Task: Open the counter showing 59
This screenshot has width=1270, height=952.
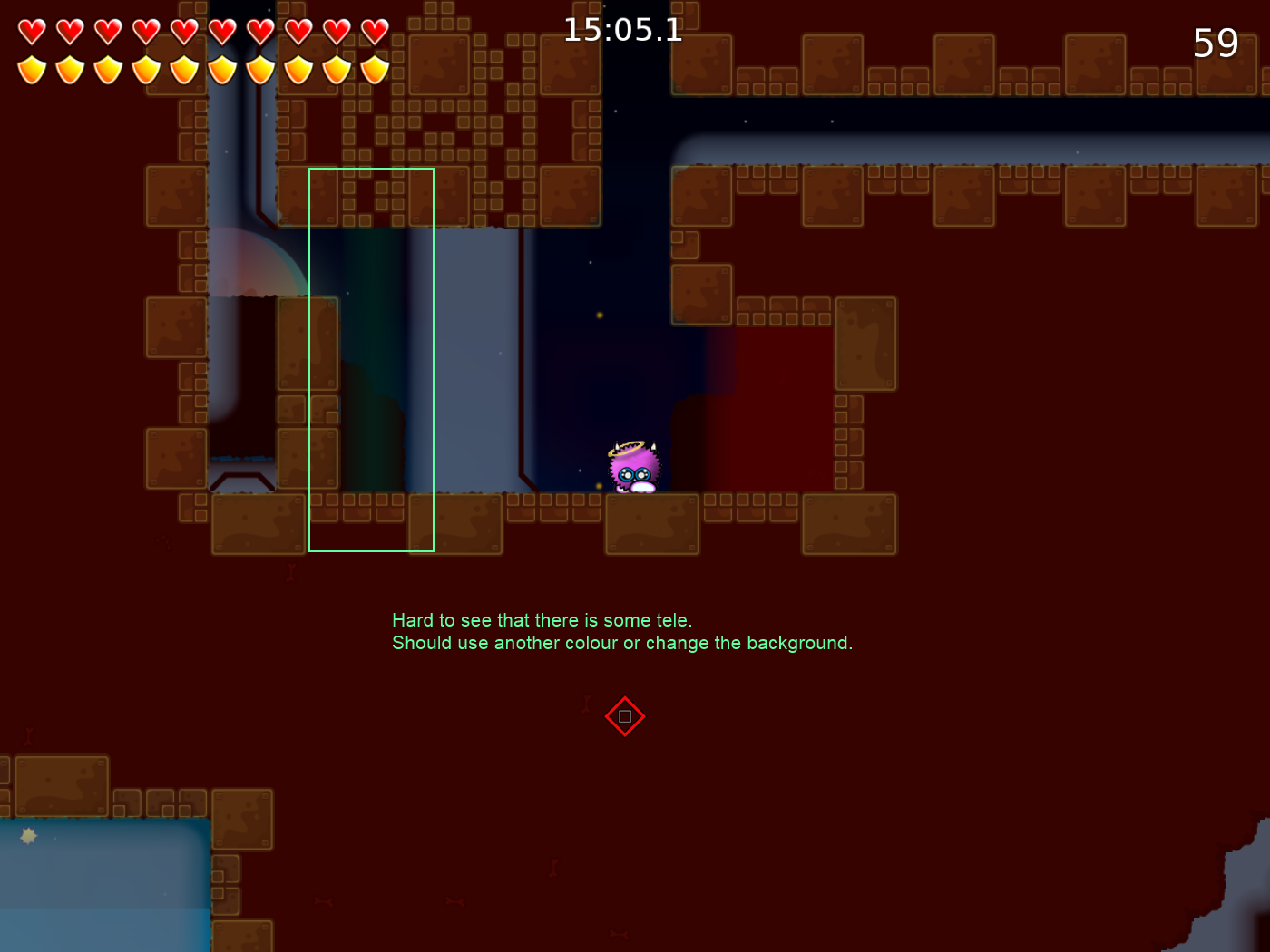Action: click(x=1216, y=43)
